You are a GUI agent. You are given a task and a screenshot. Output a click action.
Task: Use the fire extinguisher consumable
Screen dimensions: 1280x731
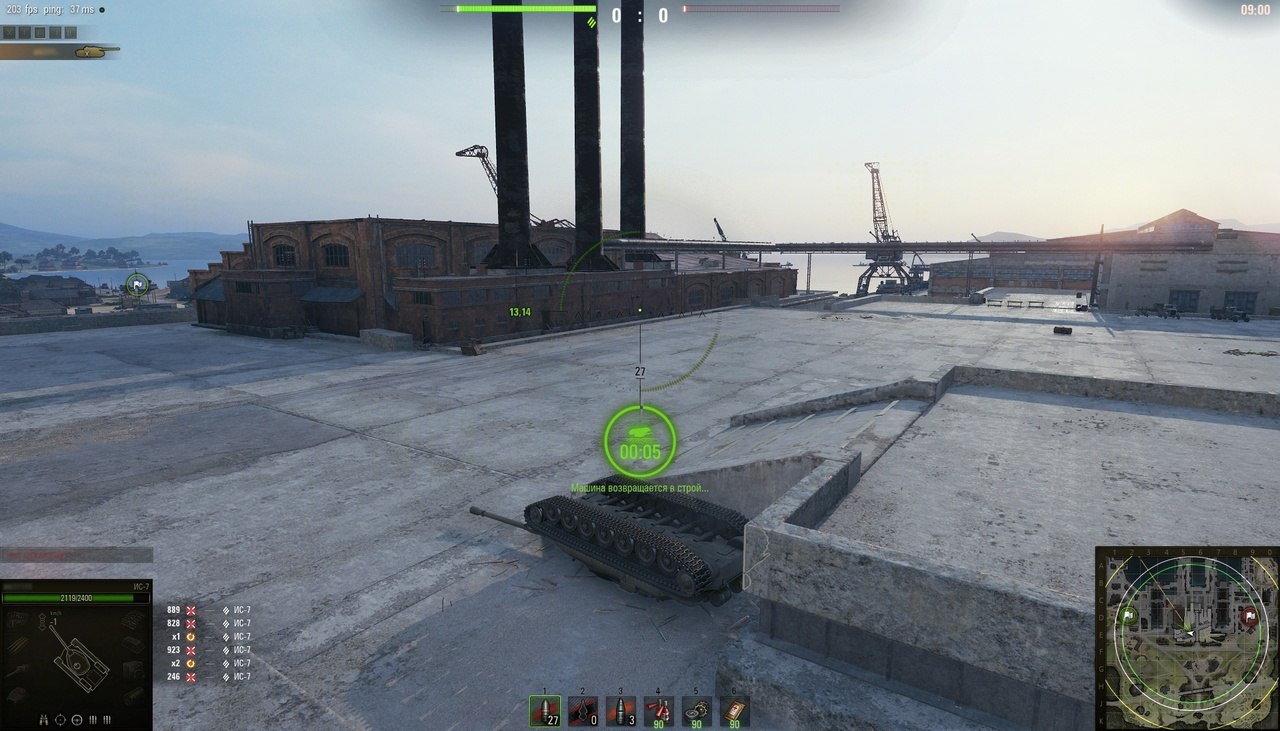(658, 711)
